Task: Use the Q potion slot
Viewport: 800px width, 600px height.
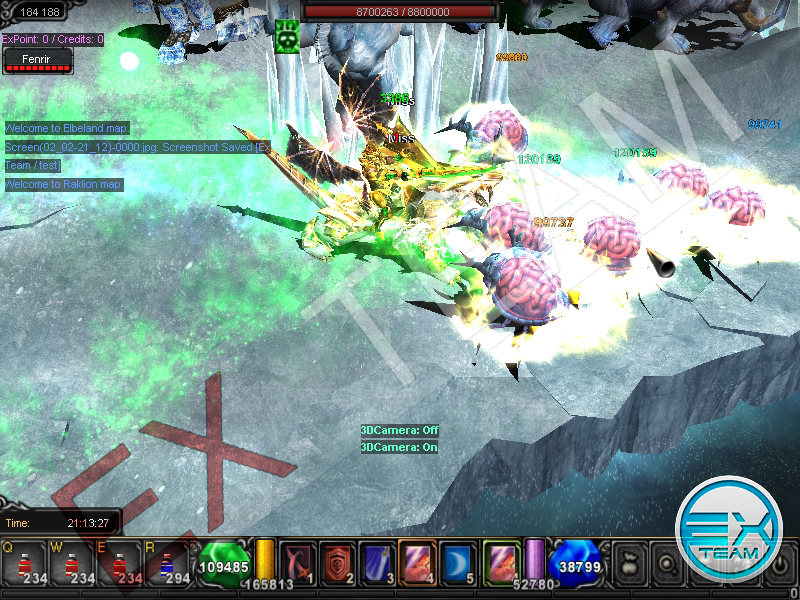Action: pos(23,564)
